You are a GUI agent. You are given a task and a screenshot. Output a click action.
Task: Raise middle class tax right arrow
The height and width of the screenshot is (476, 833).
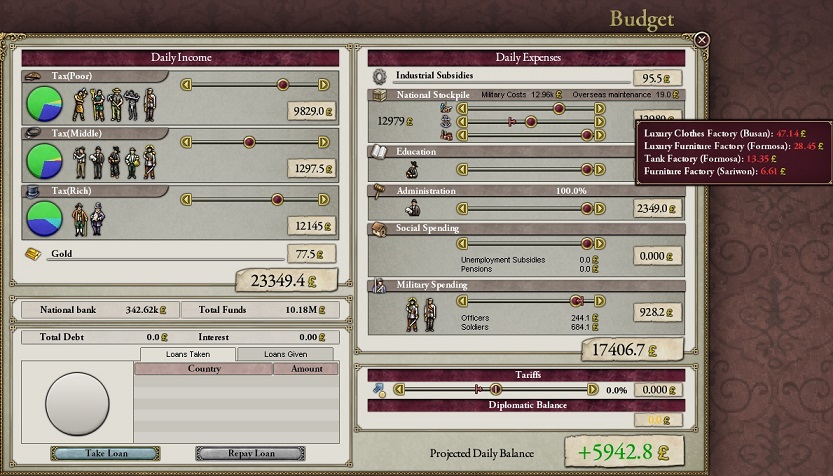tap(323, 142)
